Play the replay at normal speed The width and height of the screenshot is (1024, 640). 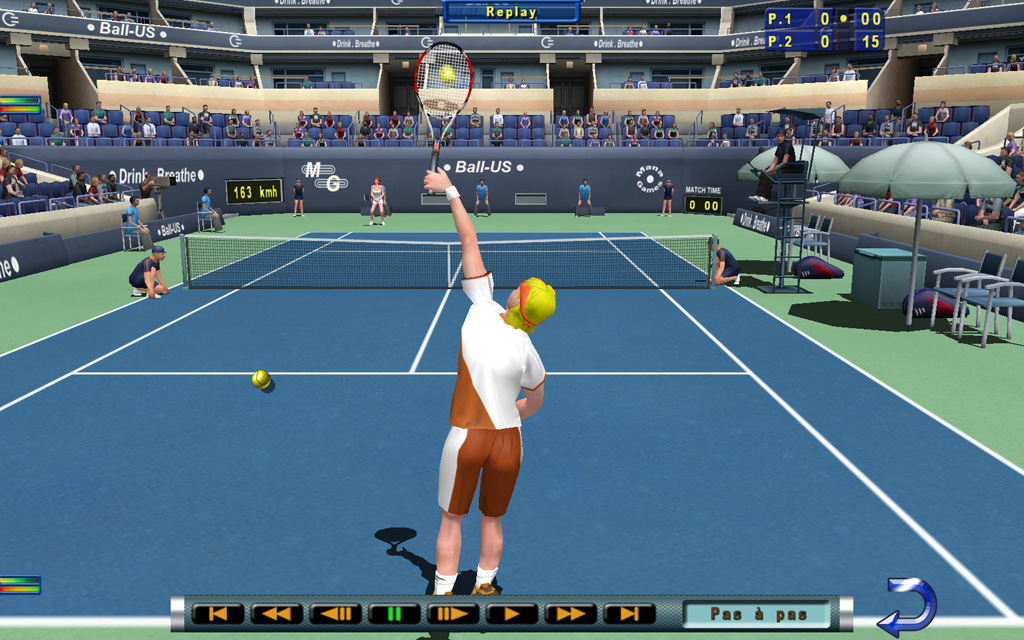coord(512,614)
